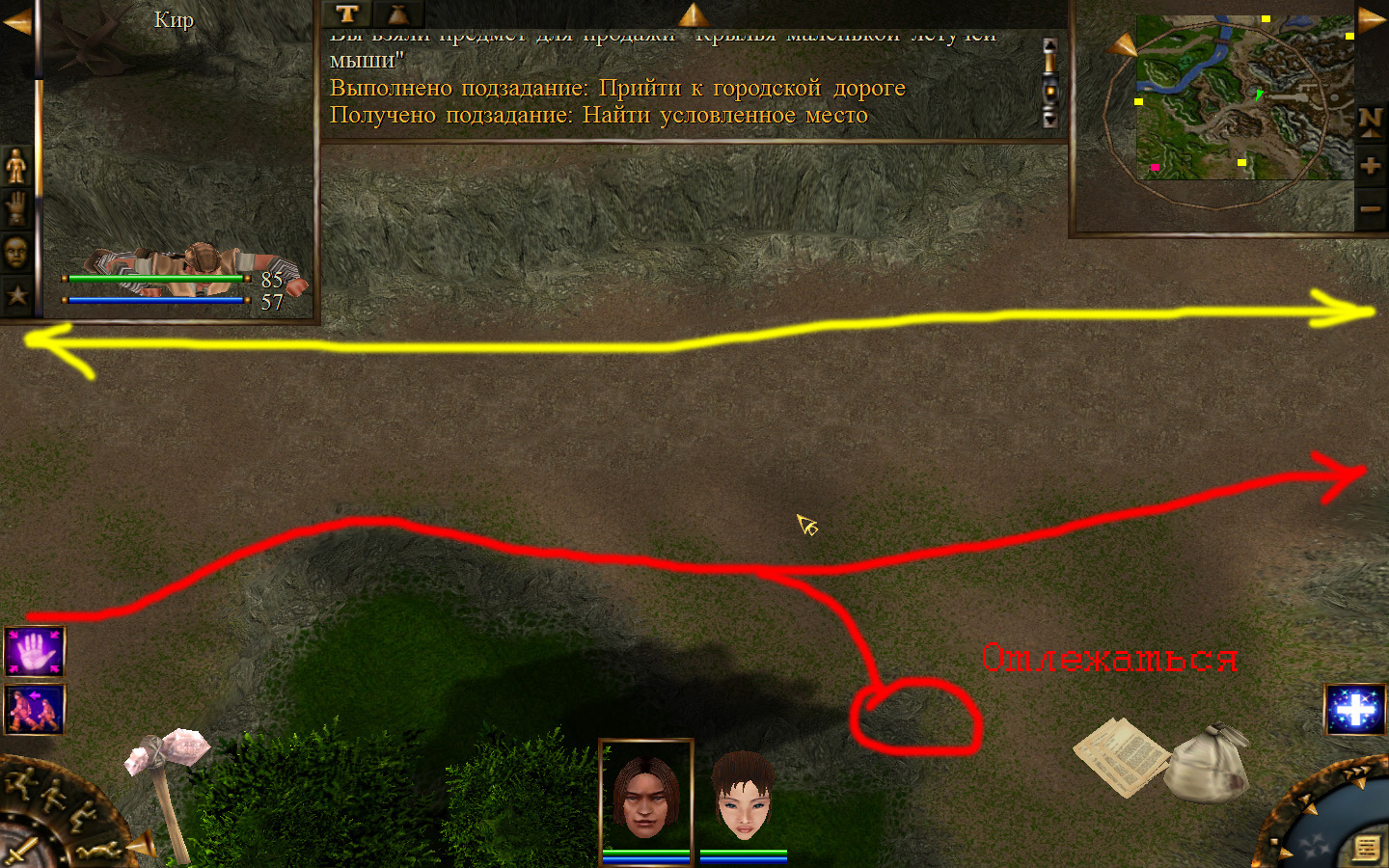Zoom in the minimap with plus button
1389x868 pixels.
tap(1370, 166)
